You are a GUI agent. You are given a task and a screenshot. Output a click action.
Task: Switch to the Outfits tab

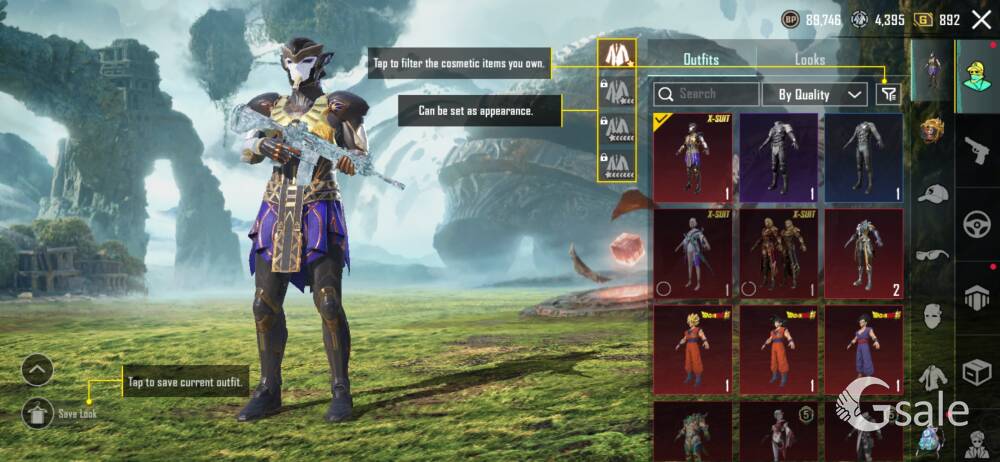[700, 59]
